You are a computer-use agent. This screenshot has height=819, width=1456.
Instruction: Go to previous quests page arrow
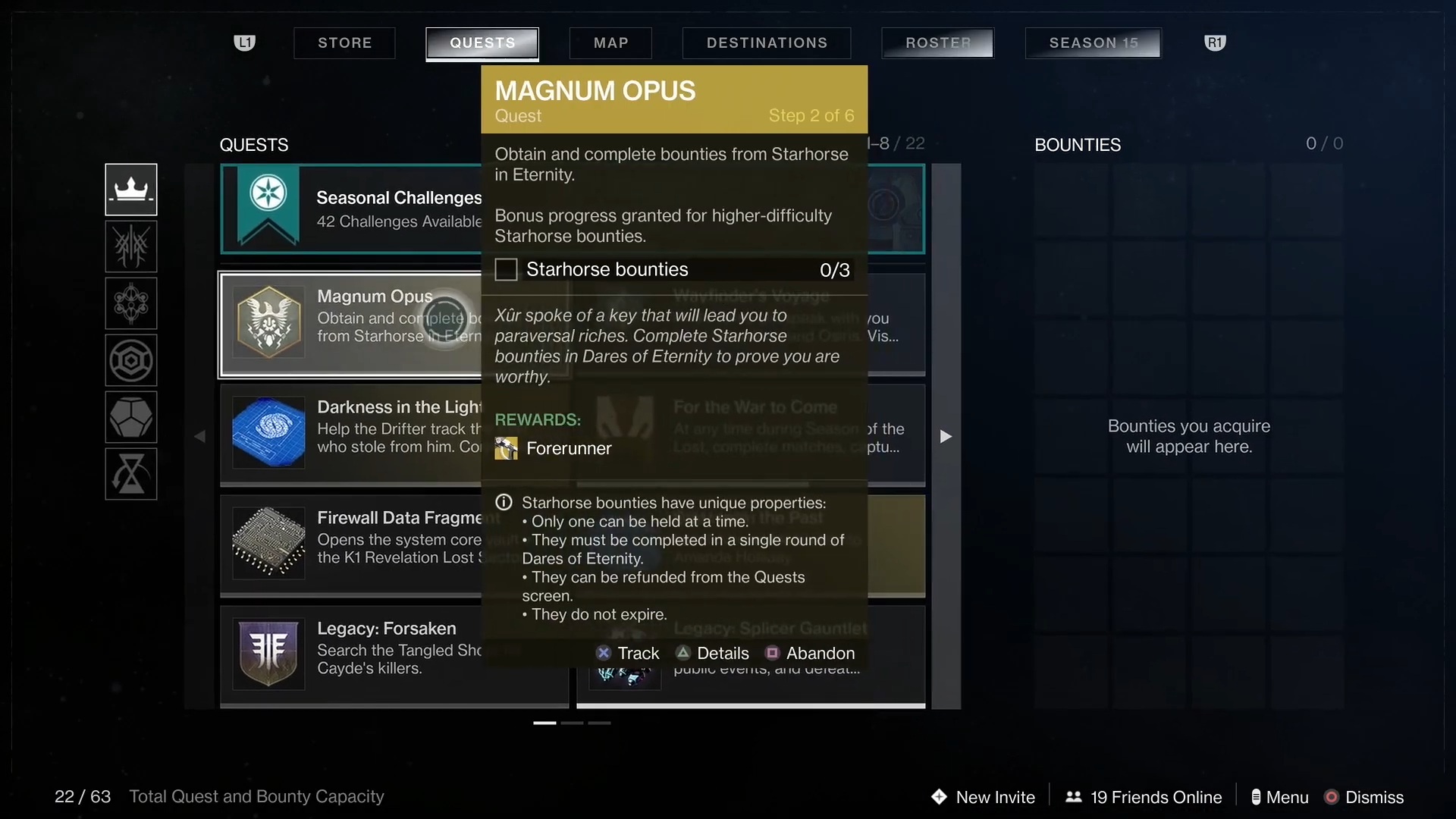click(x=199, y=436)
